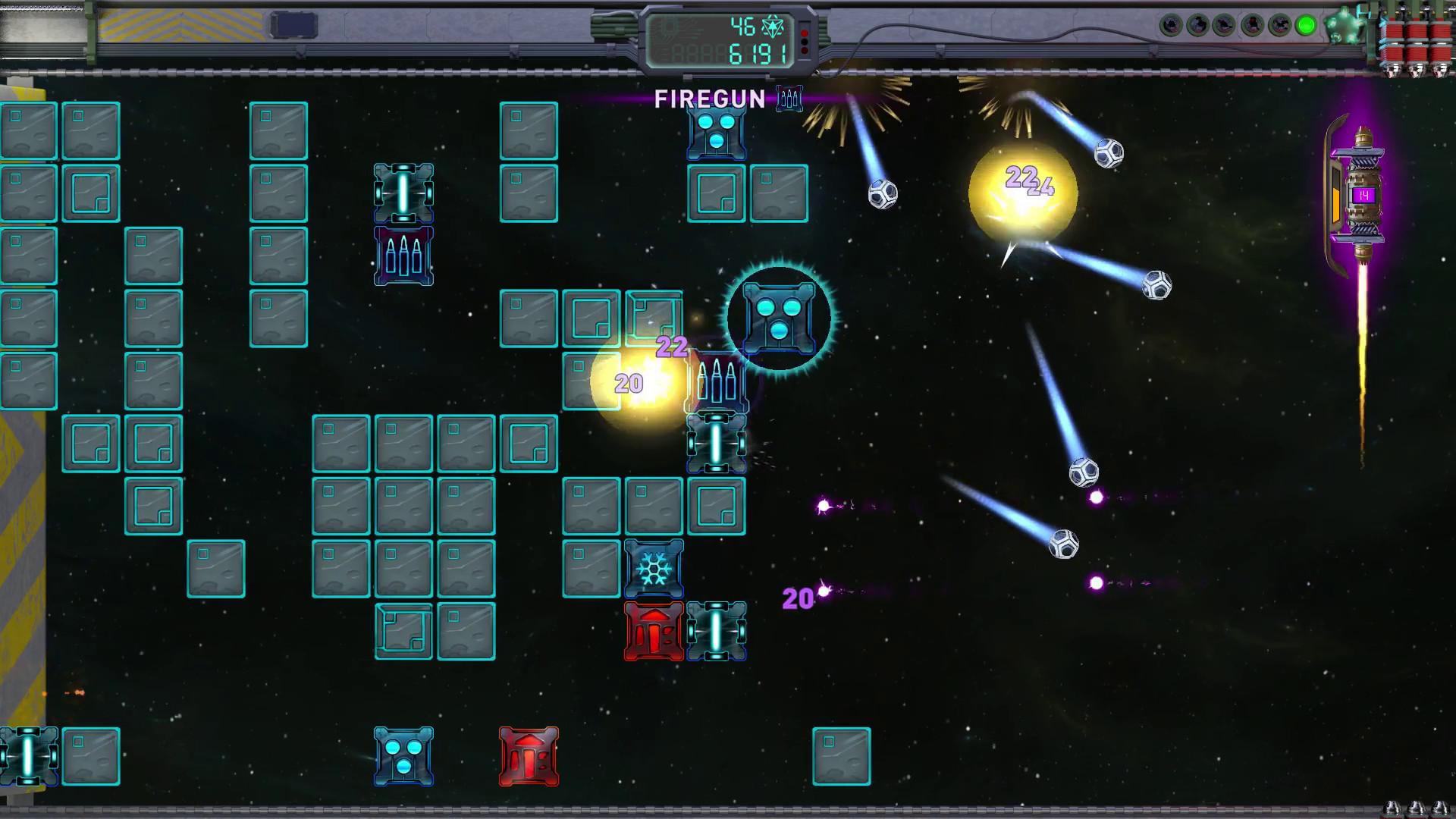The width and height of the screenshot is (1456, 819).
Task: Click the glowing triple-orb power block near center
Action: click(779, 319)
